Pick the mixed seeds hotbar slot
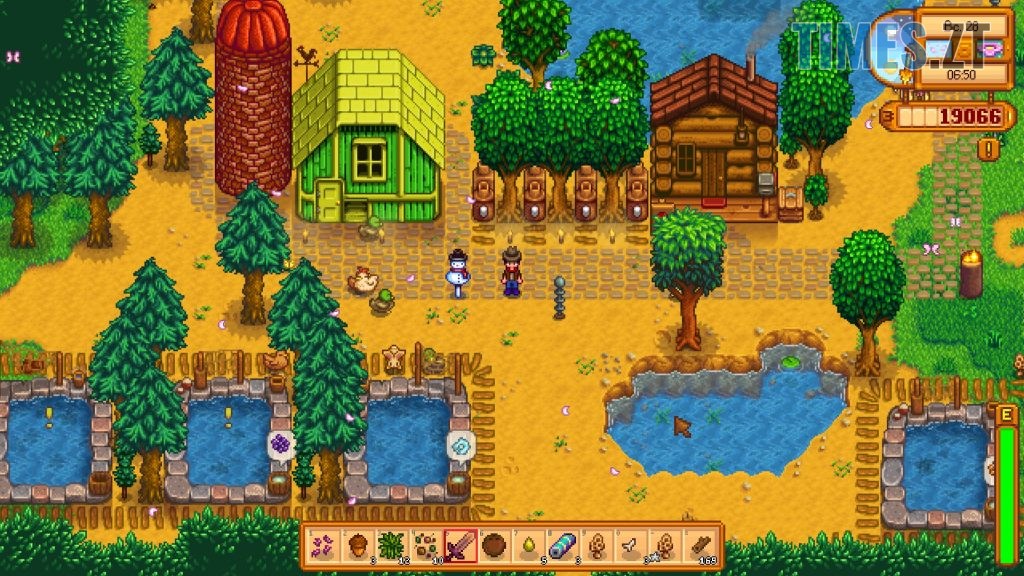The width and height of the screenshot is (1024, 576). [x=426, y=545]
